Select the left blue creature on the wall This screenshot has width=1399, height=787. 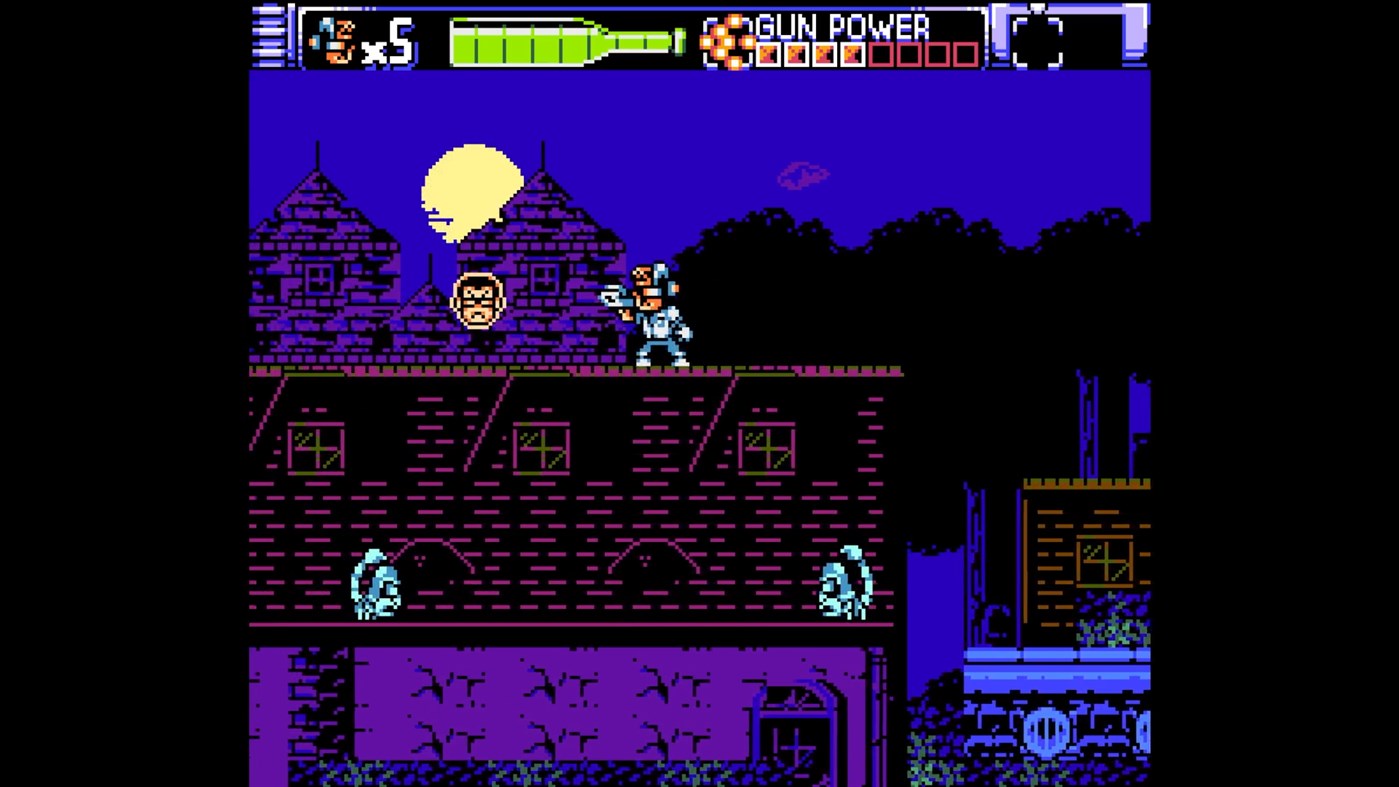375,583
